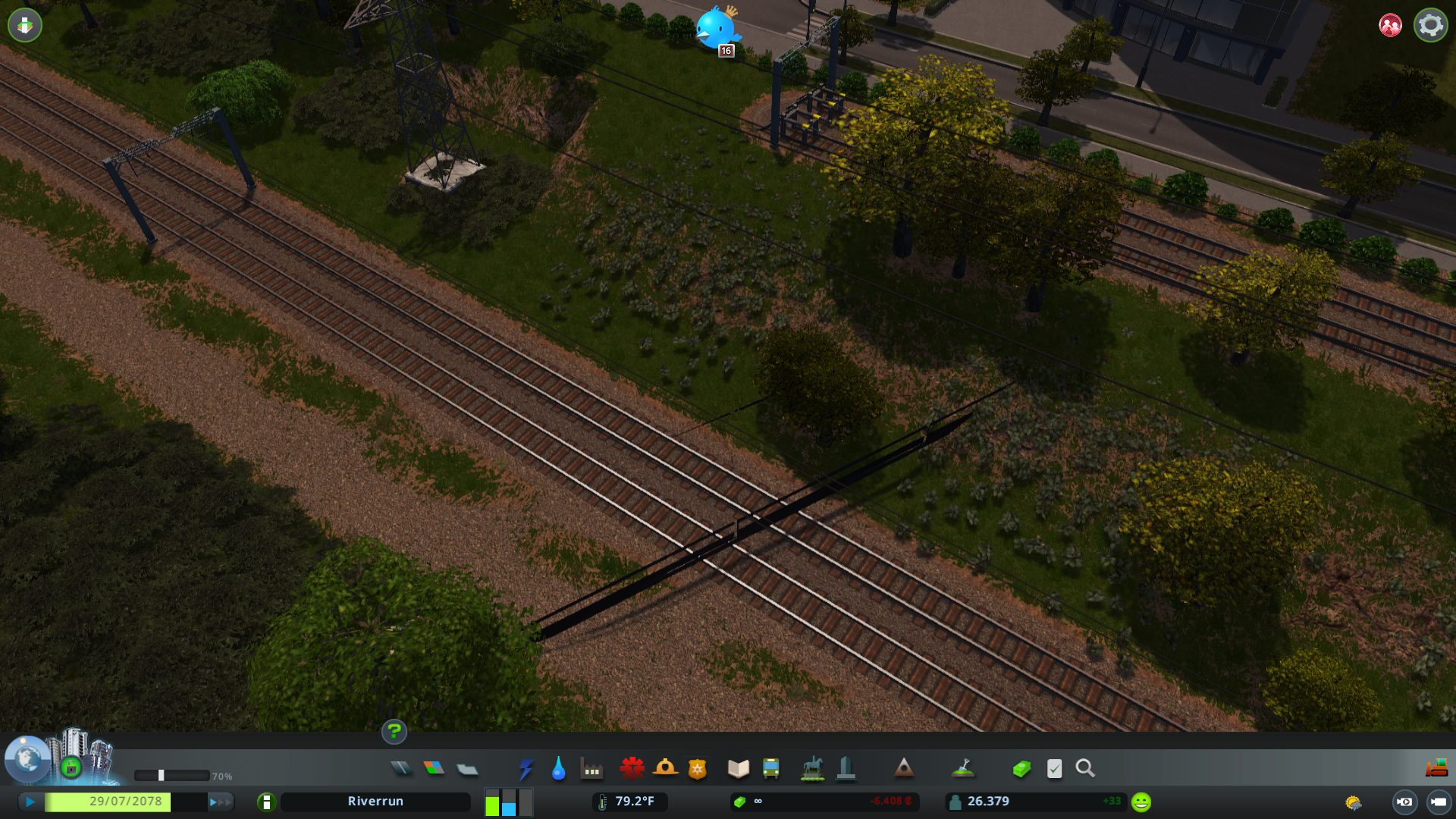Adjust the RCI demand bars indicator

[507, 802]
